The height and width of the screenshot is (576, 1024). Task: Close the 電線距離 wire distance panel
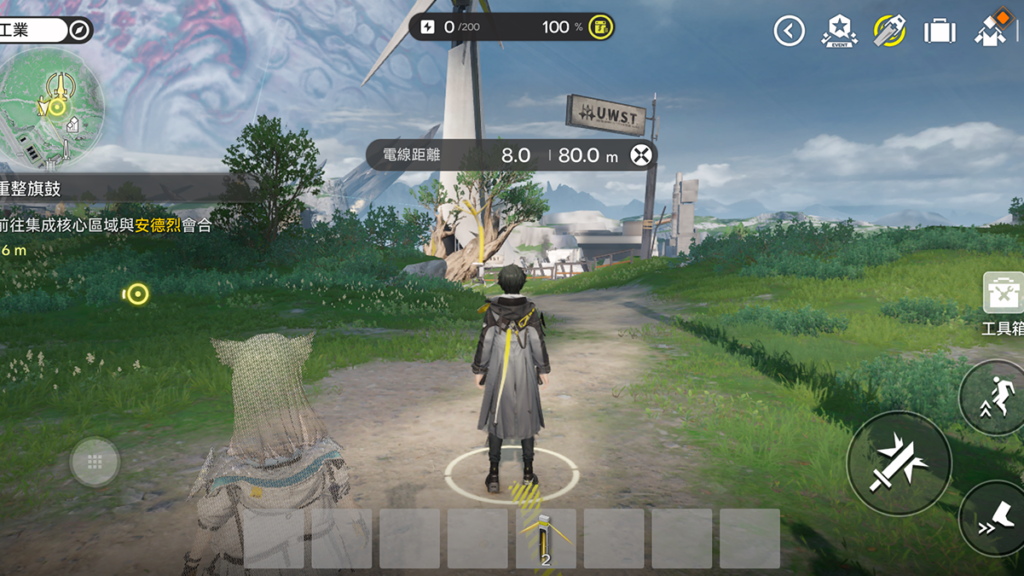coord(642,155)
